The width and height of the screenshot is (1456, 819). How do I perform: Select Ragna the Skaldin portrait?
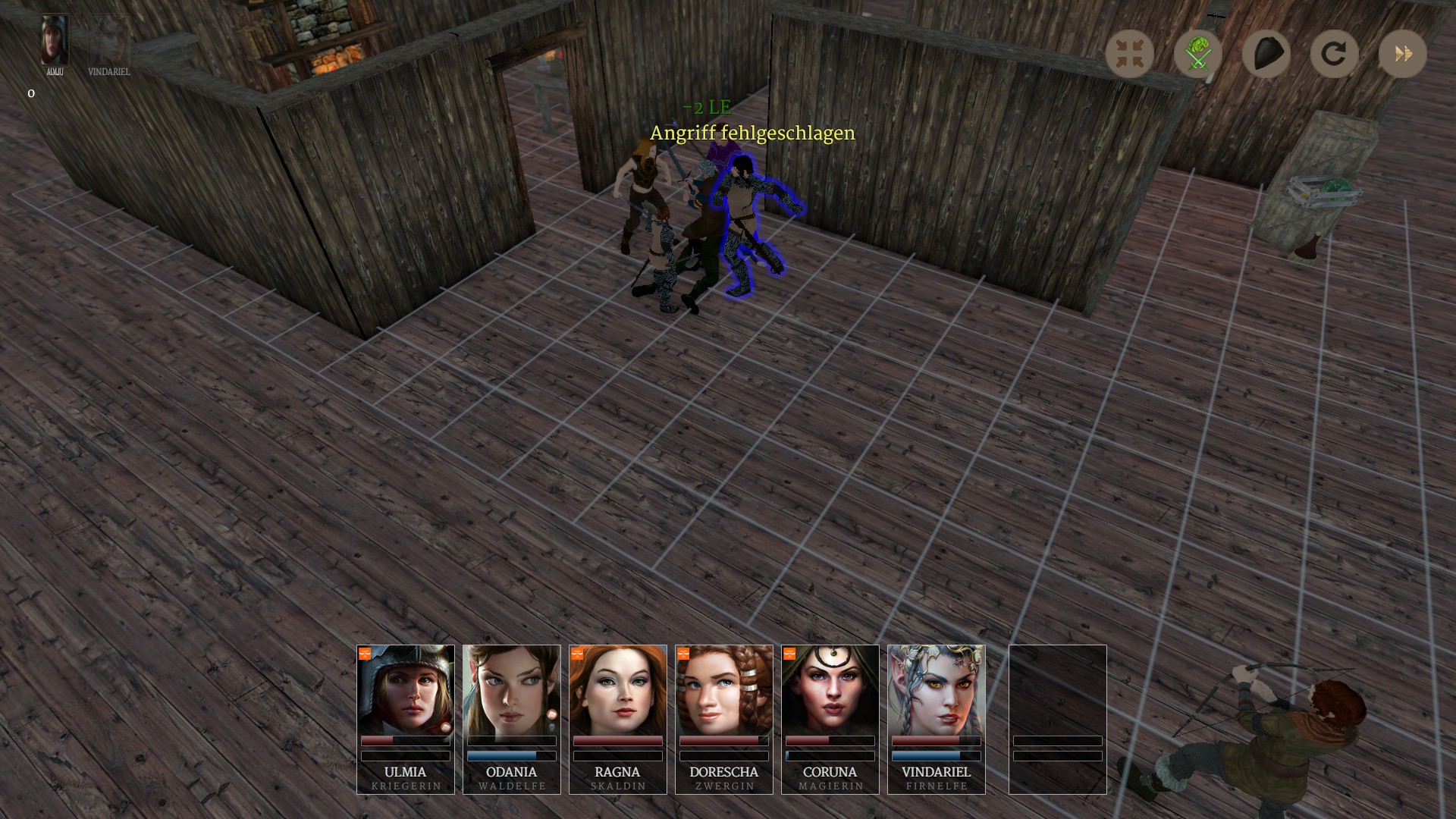pos(618,690)
